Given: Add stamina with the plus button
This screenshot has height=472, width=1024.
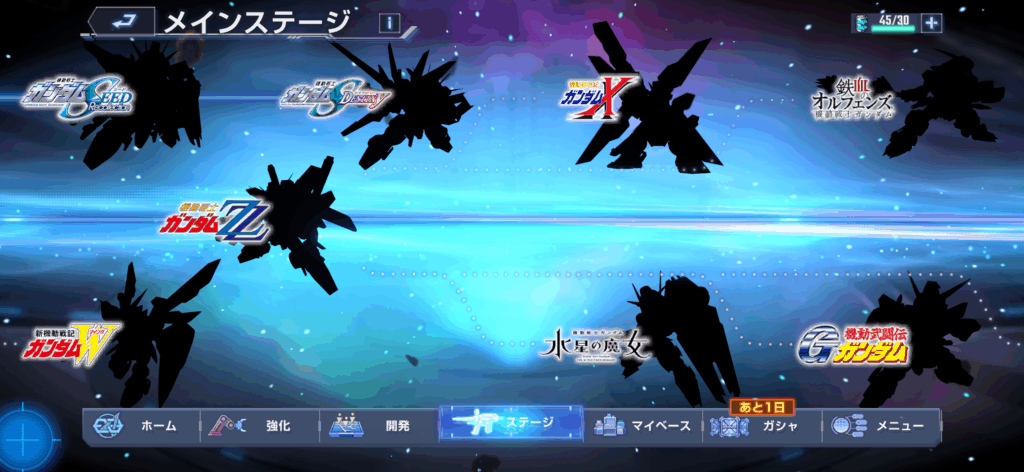Looking at the screenshot, I should [x=932, y=23].
